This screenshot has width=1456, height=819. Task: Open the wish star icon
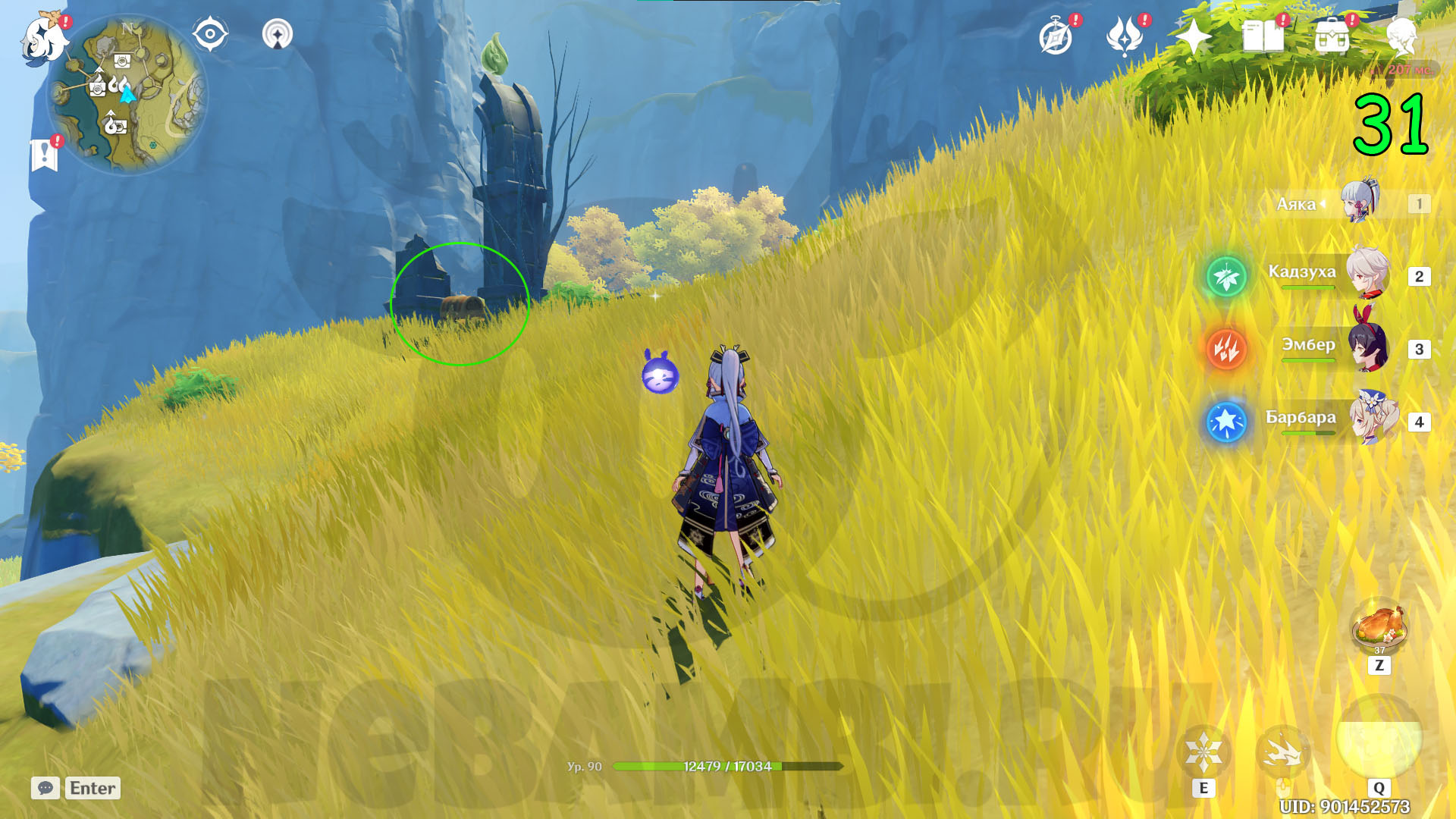pyautogui.click(x=1193, y=37)
